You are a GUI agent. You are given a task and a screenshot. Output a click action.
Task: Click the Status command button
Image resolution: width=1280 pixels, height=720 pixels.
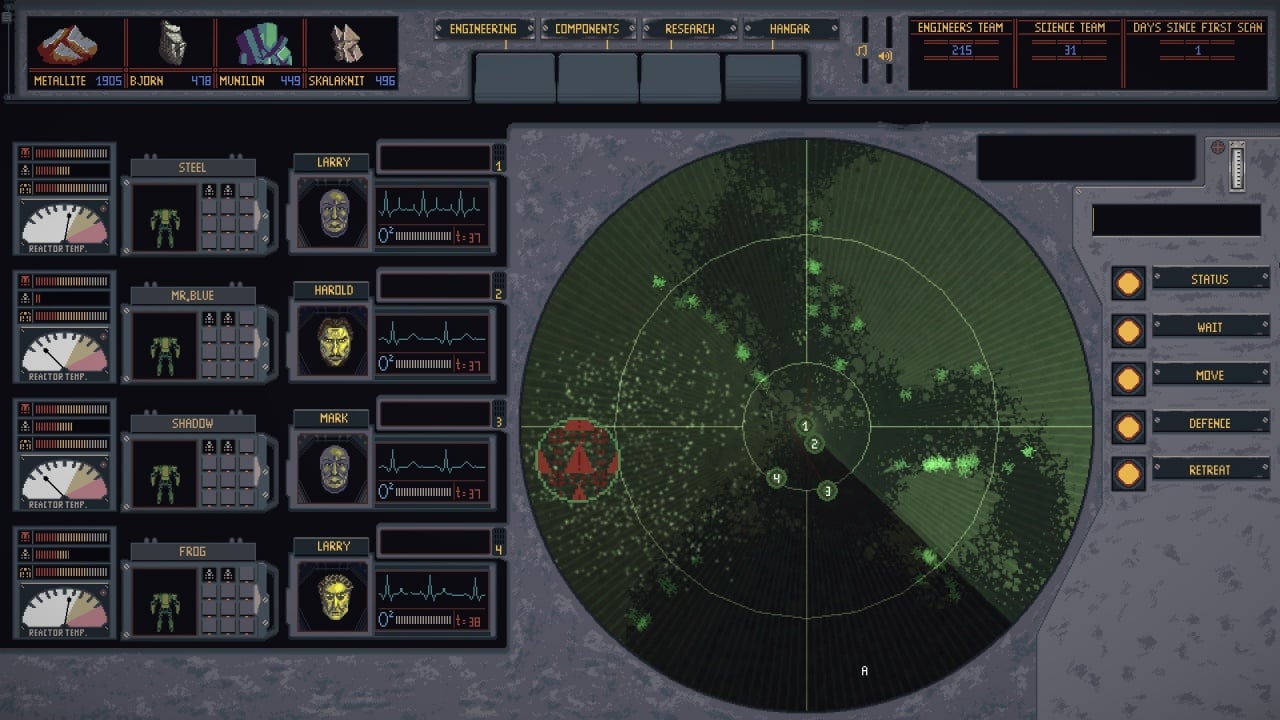1209,279
